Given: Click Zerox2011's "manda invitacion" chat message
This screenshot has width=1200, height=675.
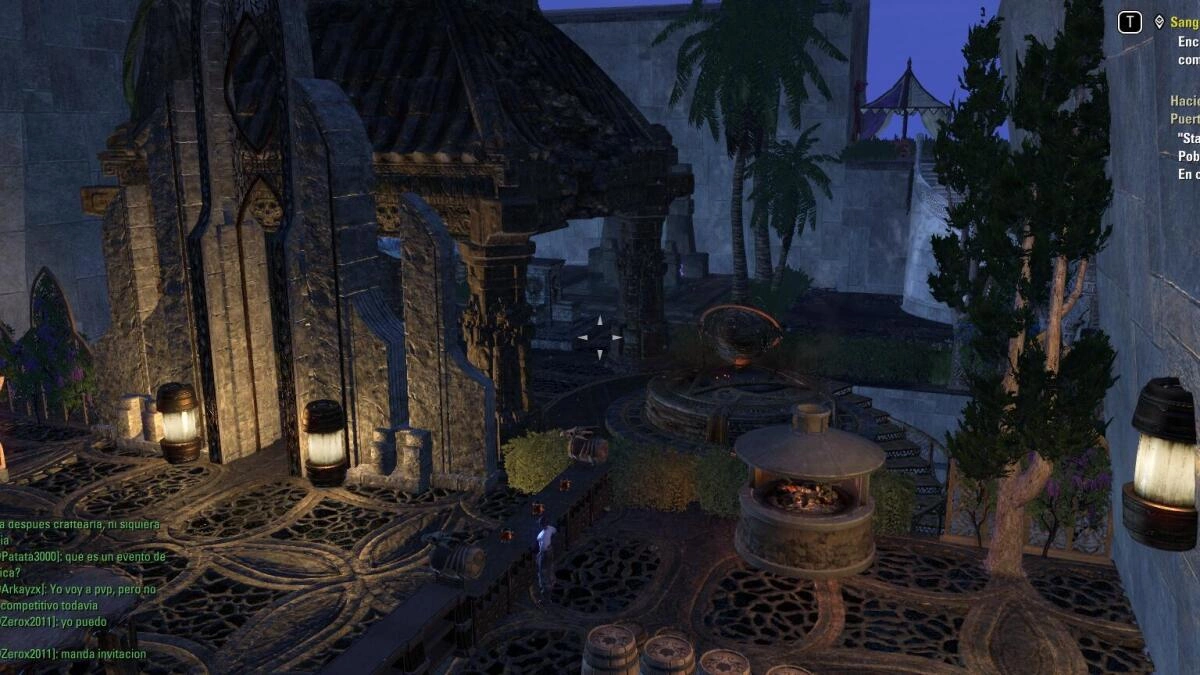Looking at the screenshot, I should pyautogui.click(x=74, y=654).
